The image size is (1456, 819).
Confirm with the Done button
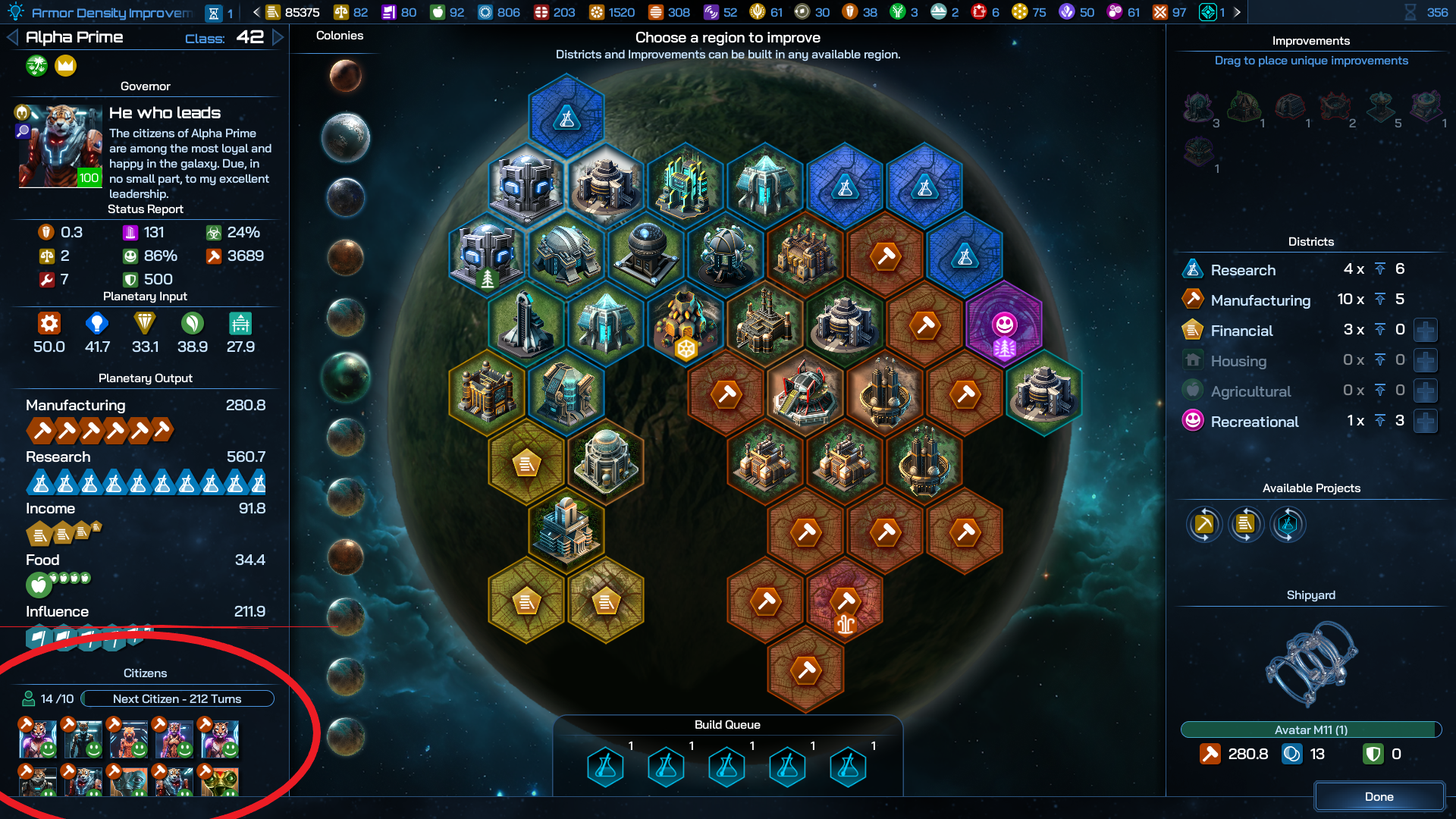pyautogui.click(x=1379, y=796)
